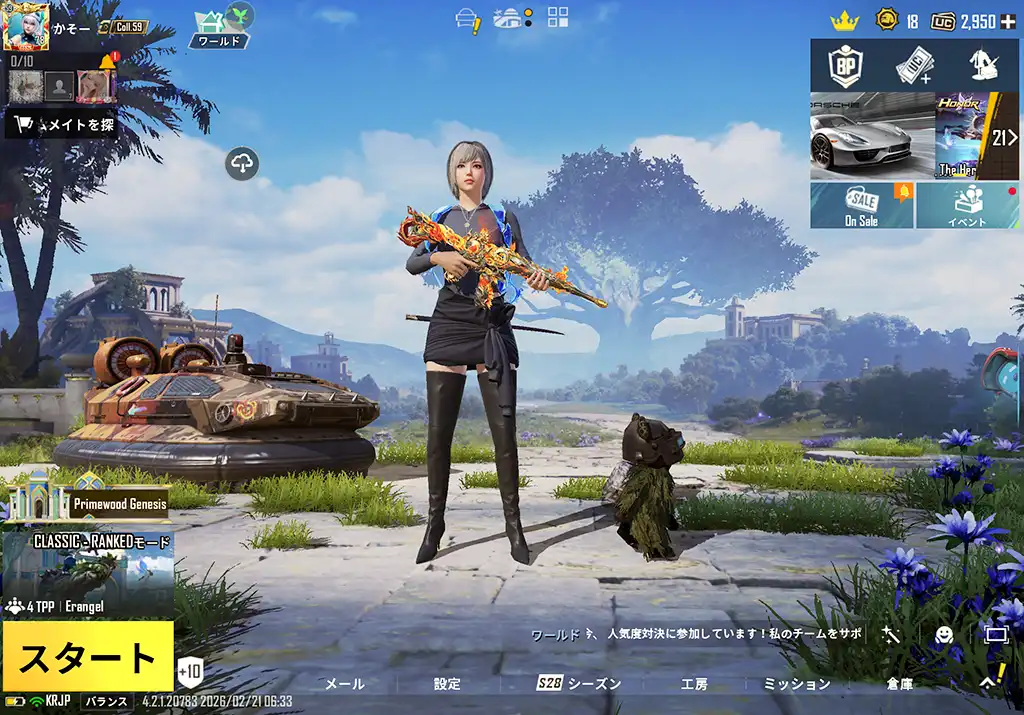Click the cloud download icon
1024x715 pixels.
pyautogui.click(x=243, y=163)
